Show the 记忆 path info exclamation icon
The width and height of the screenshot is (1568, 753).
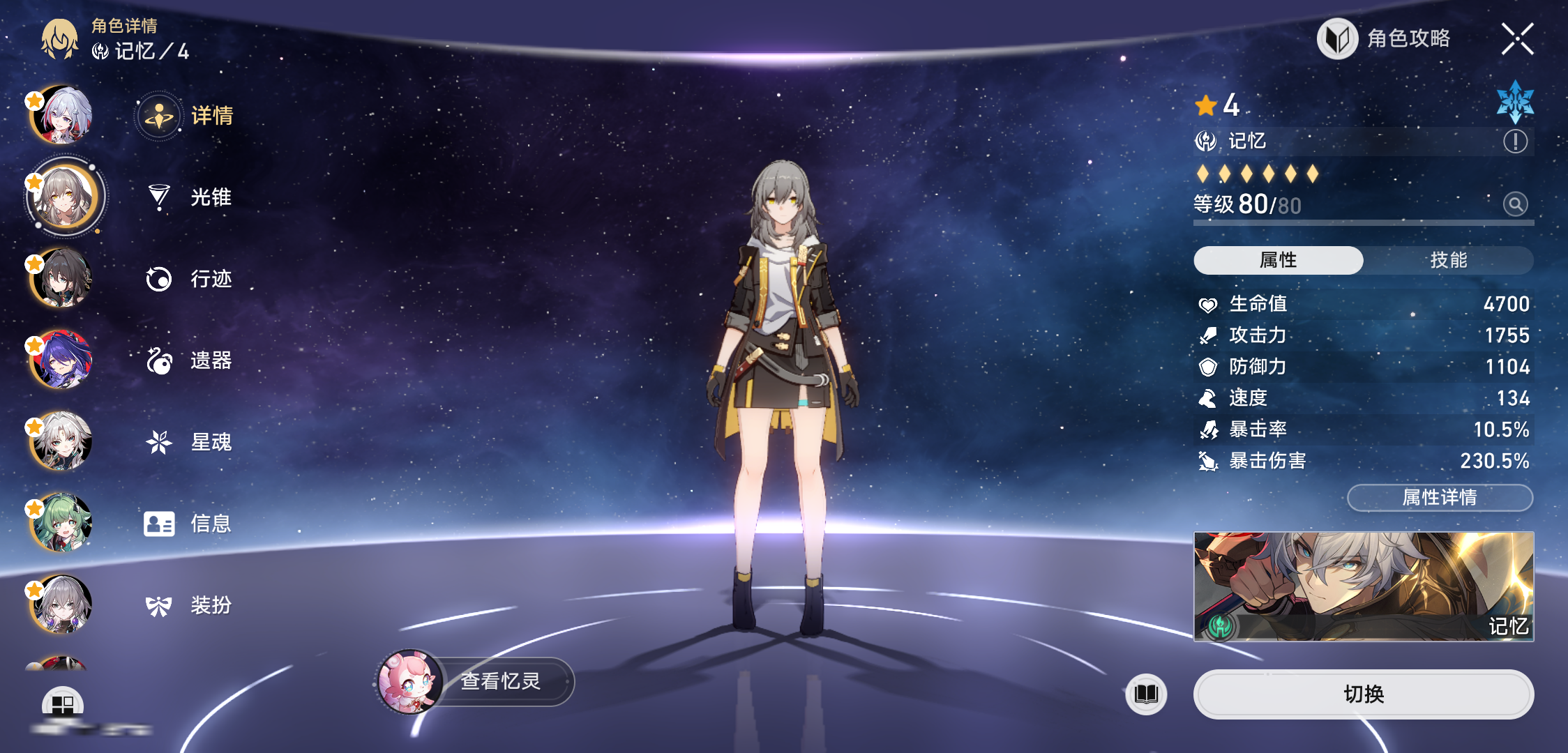1515,142
